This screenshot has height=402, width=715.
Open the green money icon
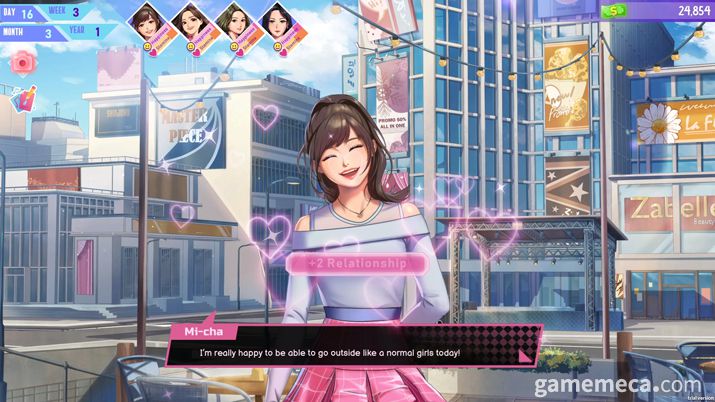pyautogui.click(x=611, y=10)
